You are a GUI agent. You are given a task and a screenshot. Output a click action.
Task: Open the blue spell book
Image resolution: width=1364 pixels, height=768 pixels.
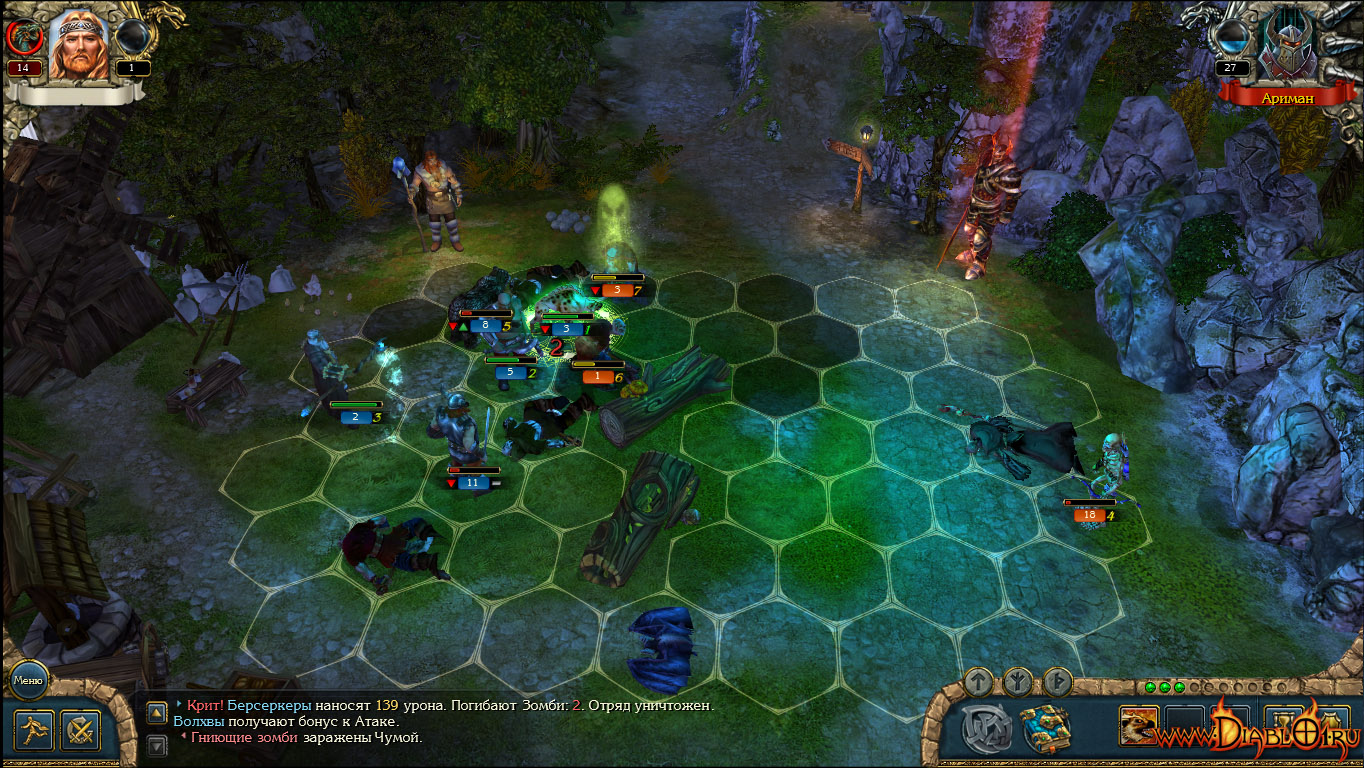[x=1045, y=729]
